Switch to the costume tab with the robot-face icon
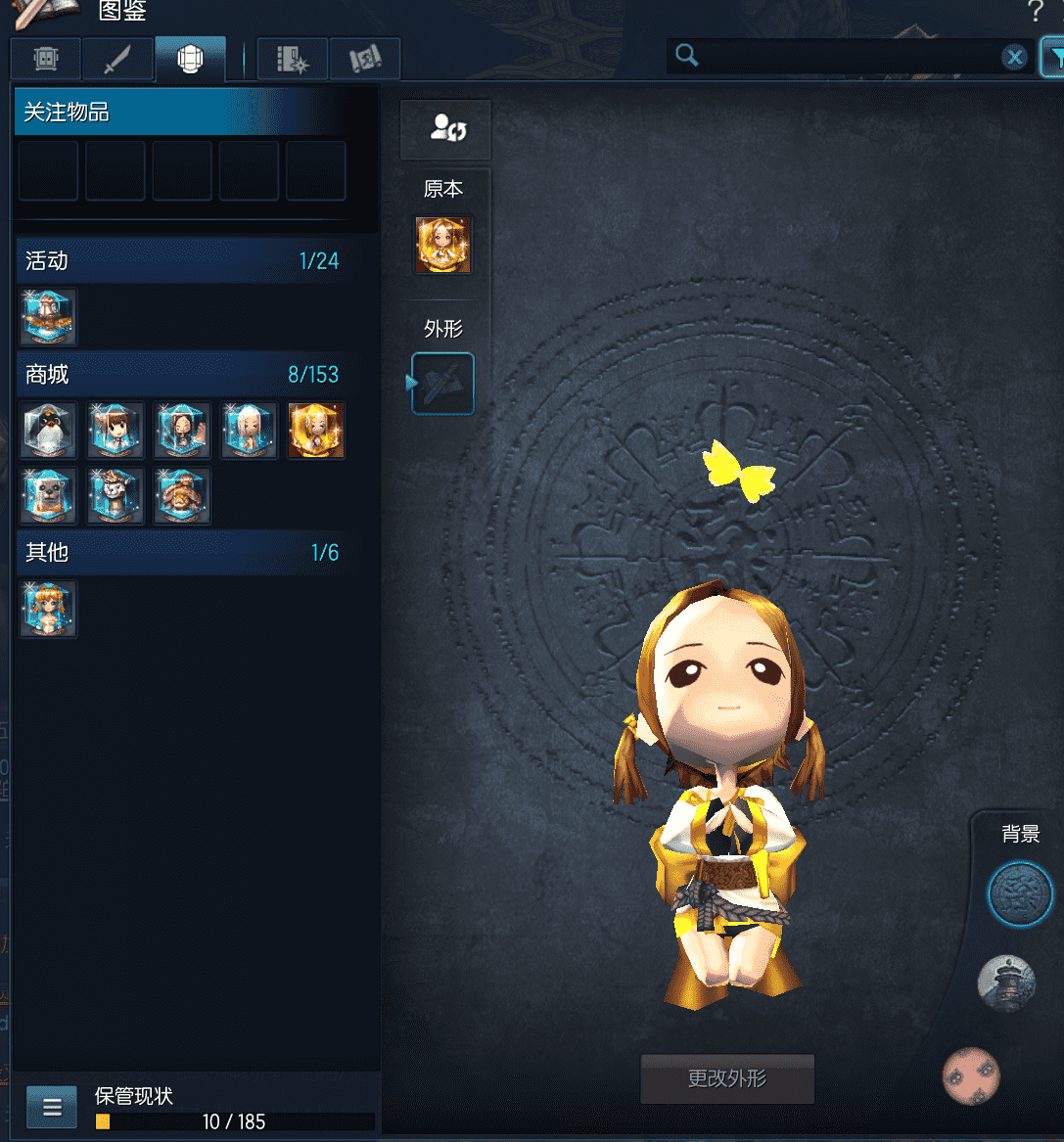 click(46, 60)
